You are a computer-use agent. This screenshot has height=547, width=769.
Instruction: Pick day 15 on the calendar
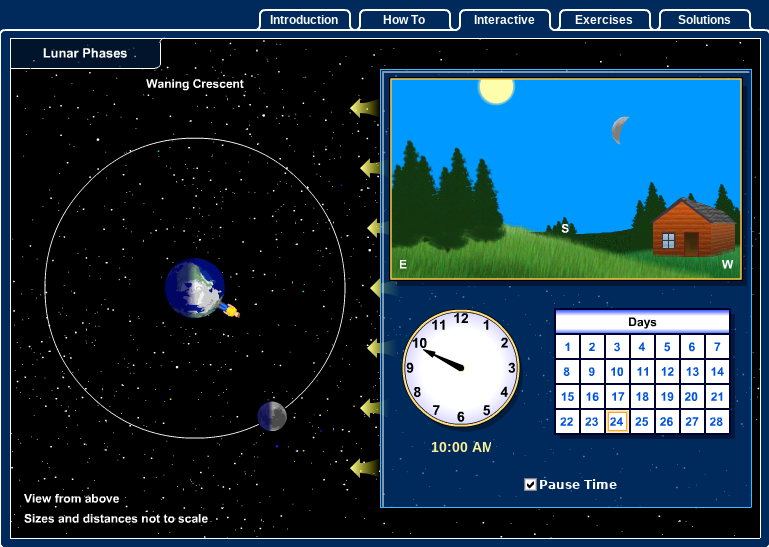click(567, 397)
